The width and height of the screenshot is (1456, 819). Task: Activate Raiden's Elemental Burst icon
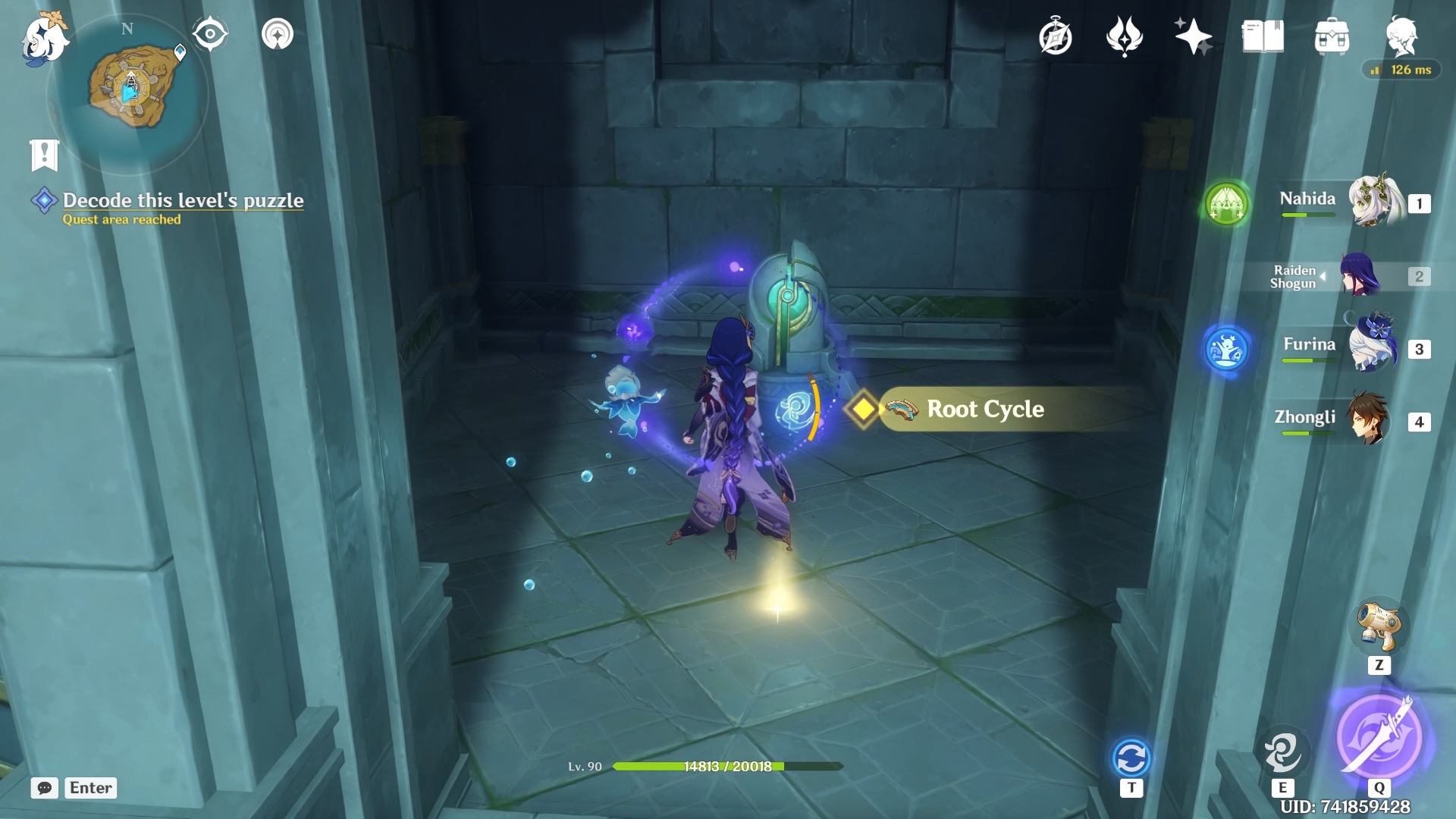[x=1378, y=736]
